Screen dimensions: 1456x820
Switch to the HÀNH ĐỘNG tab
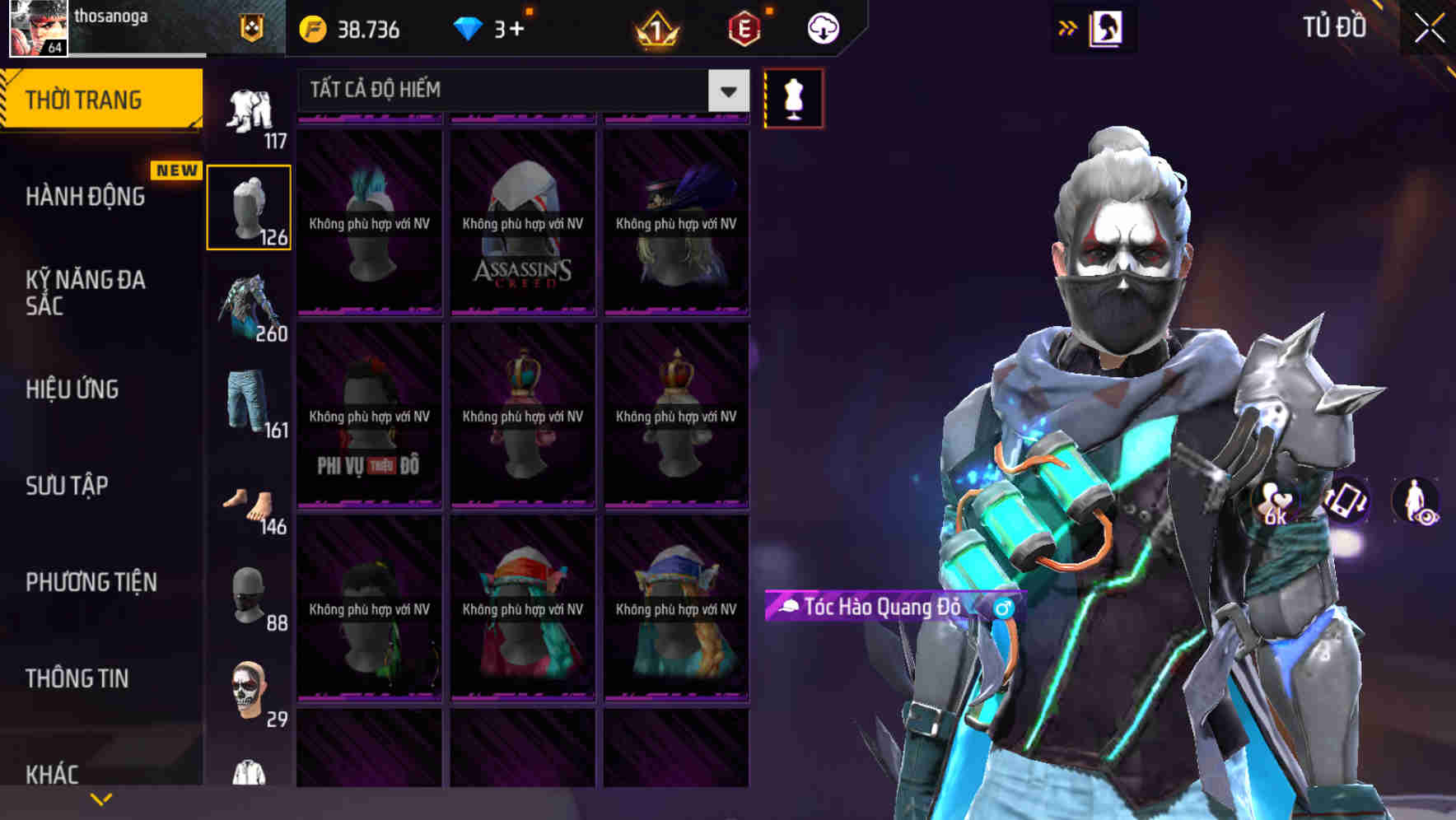[x=85, y=196]
